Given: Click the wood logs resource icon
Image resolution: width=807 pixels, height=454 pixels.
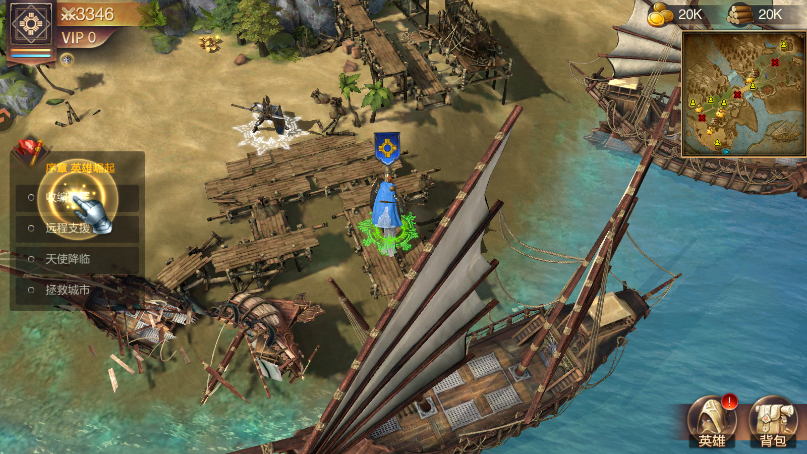Looking at the screenshot, I should [739, 14].
